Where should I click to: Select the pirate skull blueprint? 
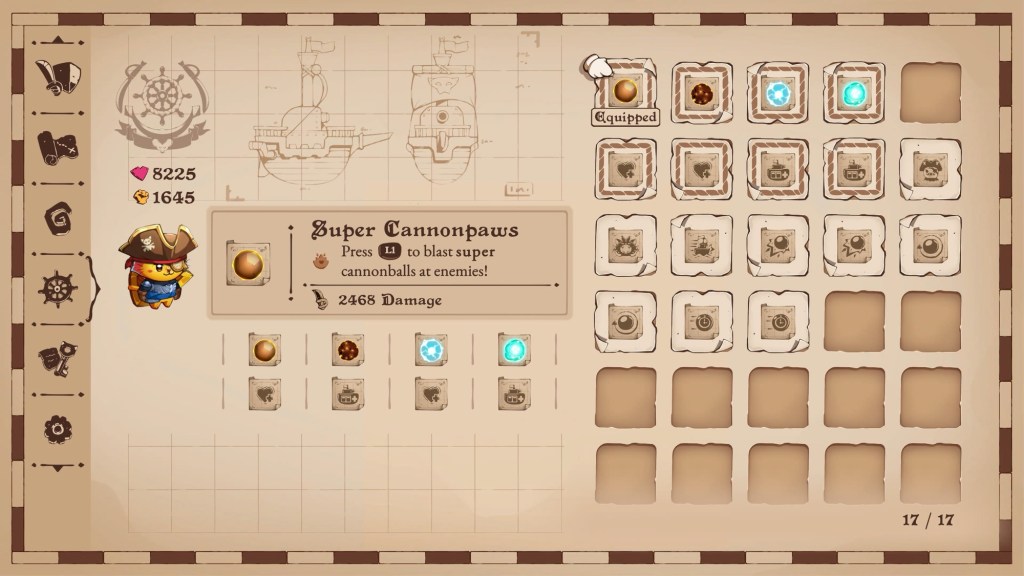pyautogui.click(x=929, y=169)
